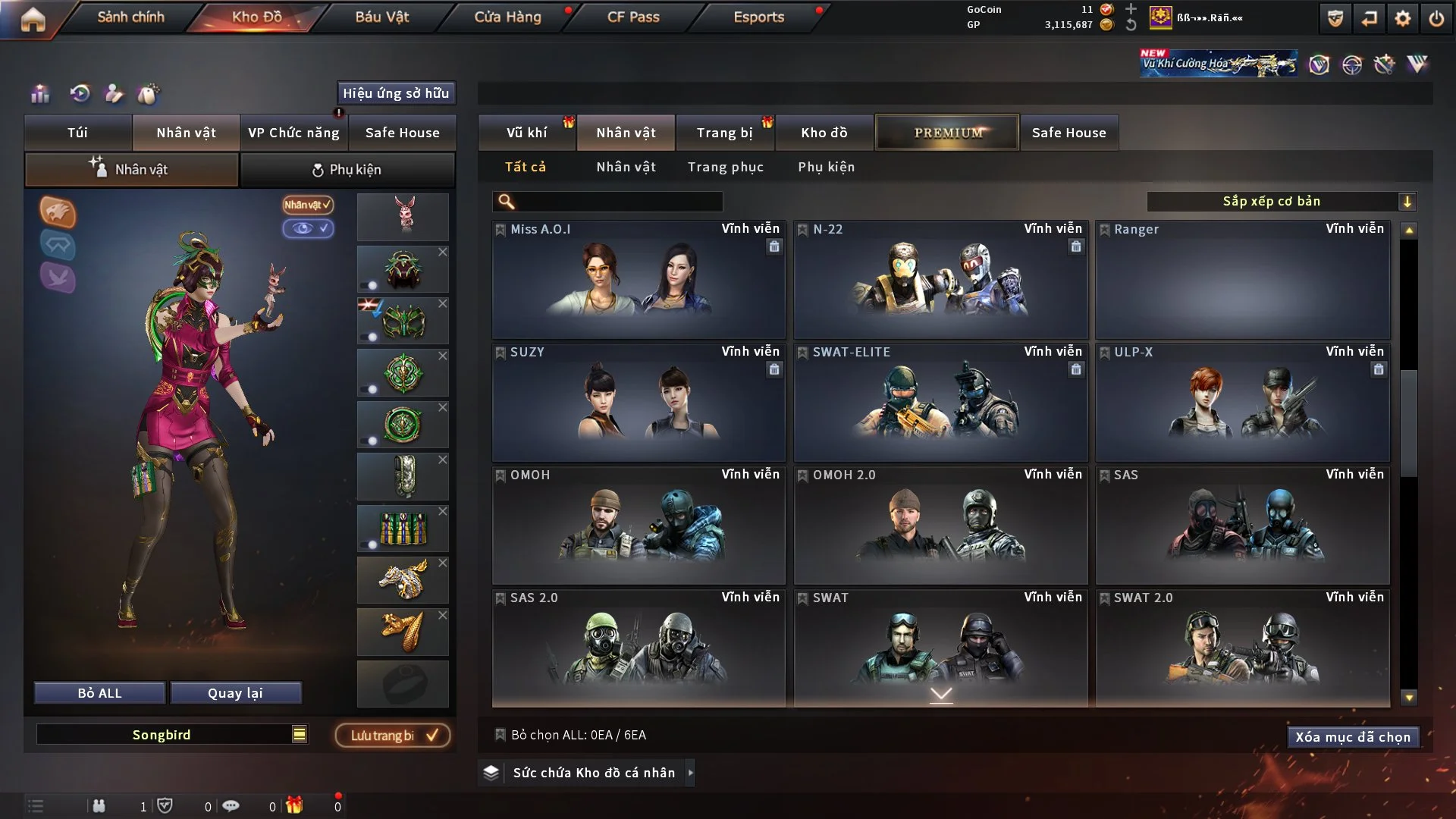Filter by Trang phục category
The width and height of the screenshot is (1456, 819).
(x=725, y=167)
